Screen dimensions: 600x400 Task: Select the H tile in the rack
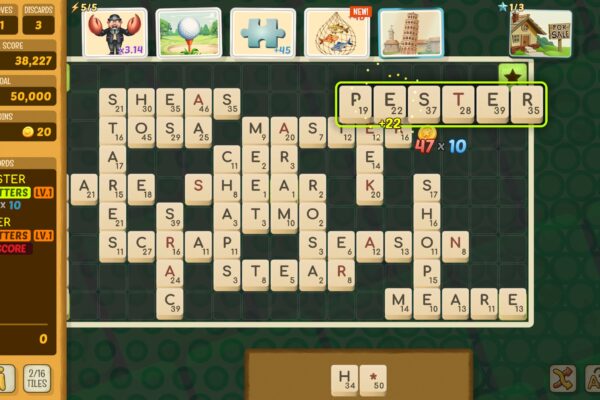coord(346,381)
